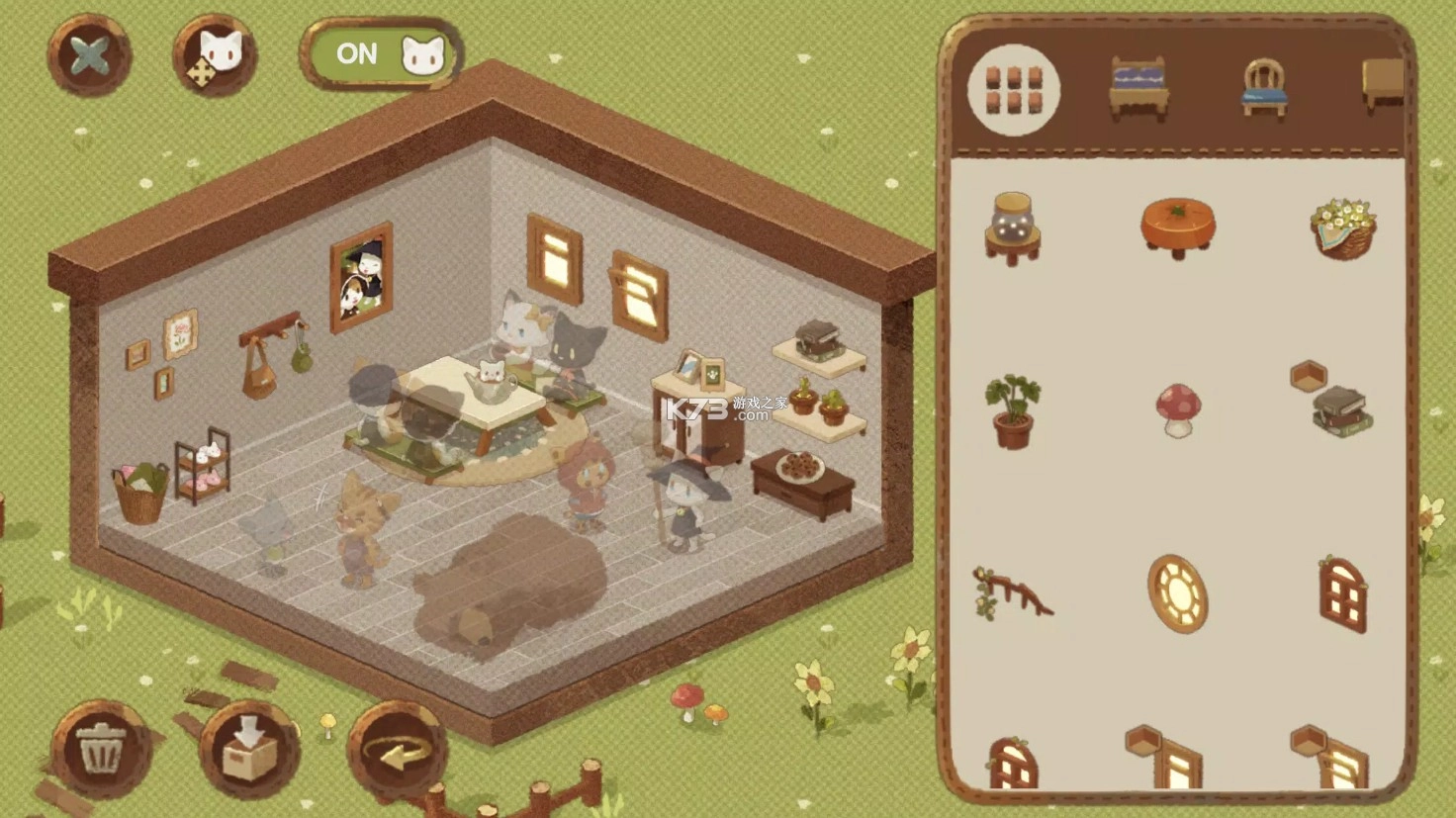Close the decoration editor with X button
1456x818 pixels.
91,55
